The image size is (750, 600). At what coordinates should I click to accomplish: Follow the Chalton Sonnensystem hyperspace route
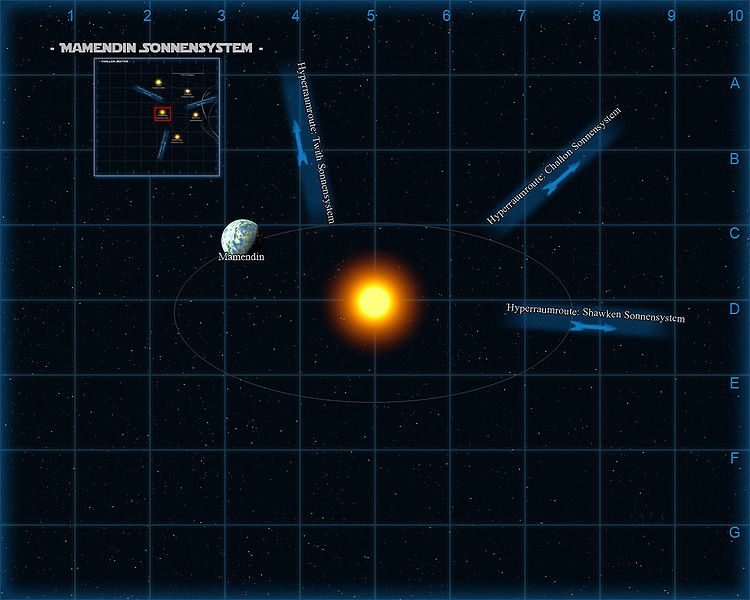pos(563,173)
